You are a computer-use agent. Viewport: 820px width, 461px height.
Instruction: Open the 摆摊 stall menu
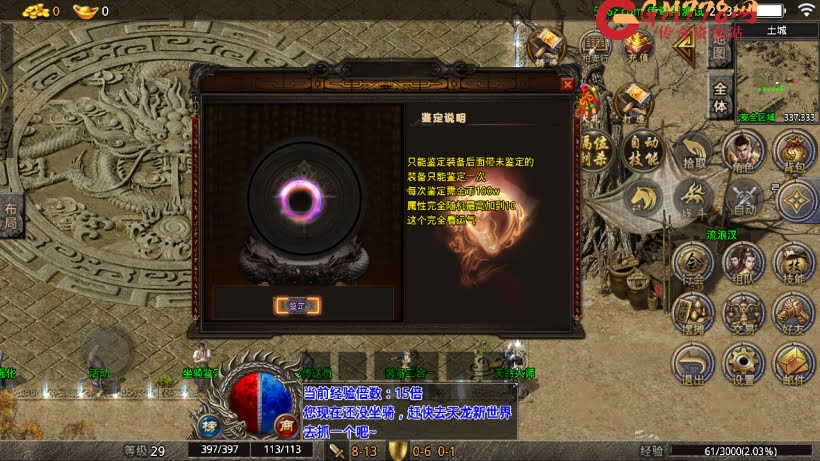coord(693,311)
